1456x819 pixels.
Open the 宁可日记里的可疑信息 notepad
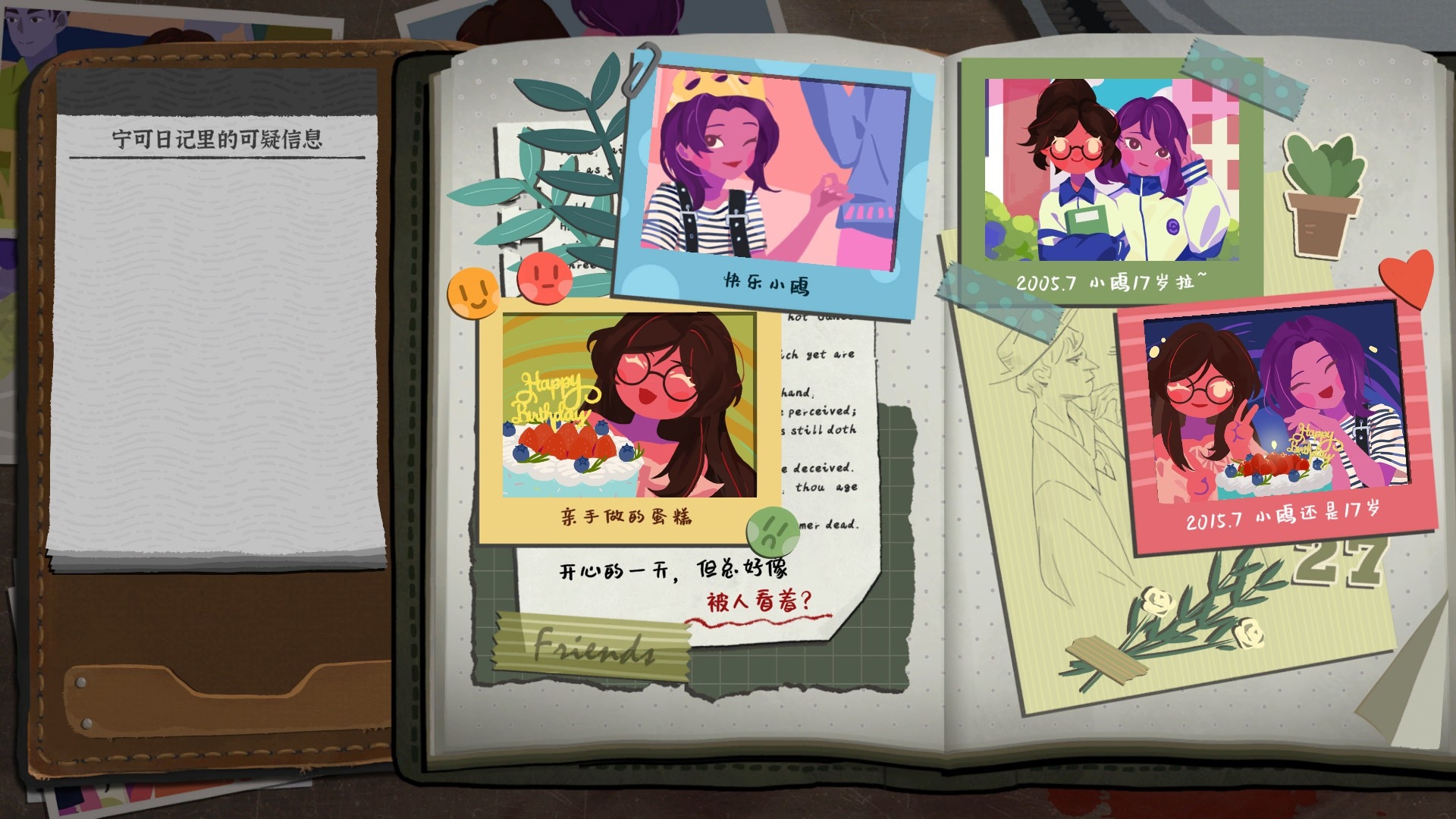pyautogui.click(x=218, y=334)
